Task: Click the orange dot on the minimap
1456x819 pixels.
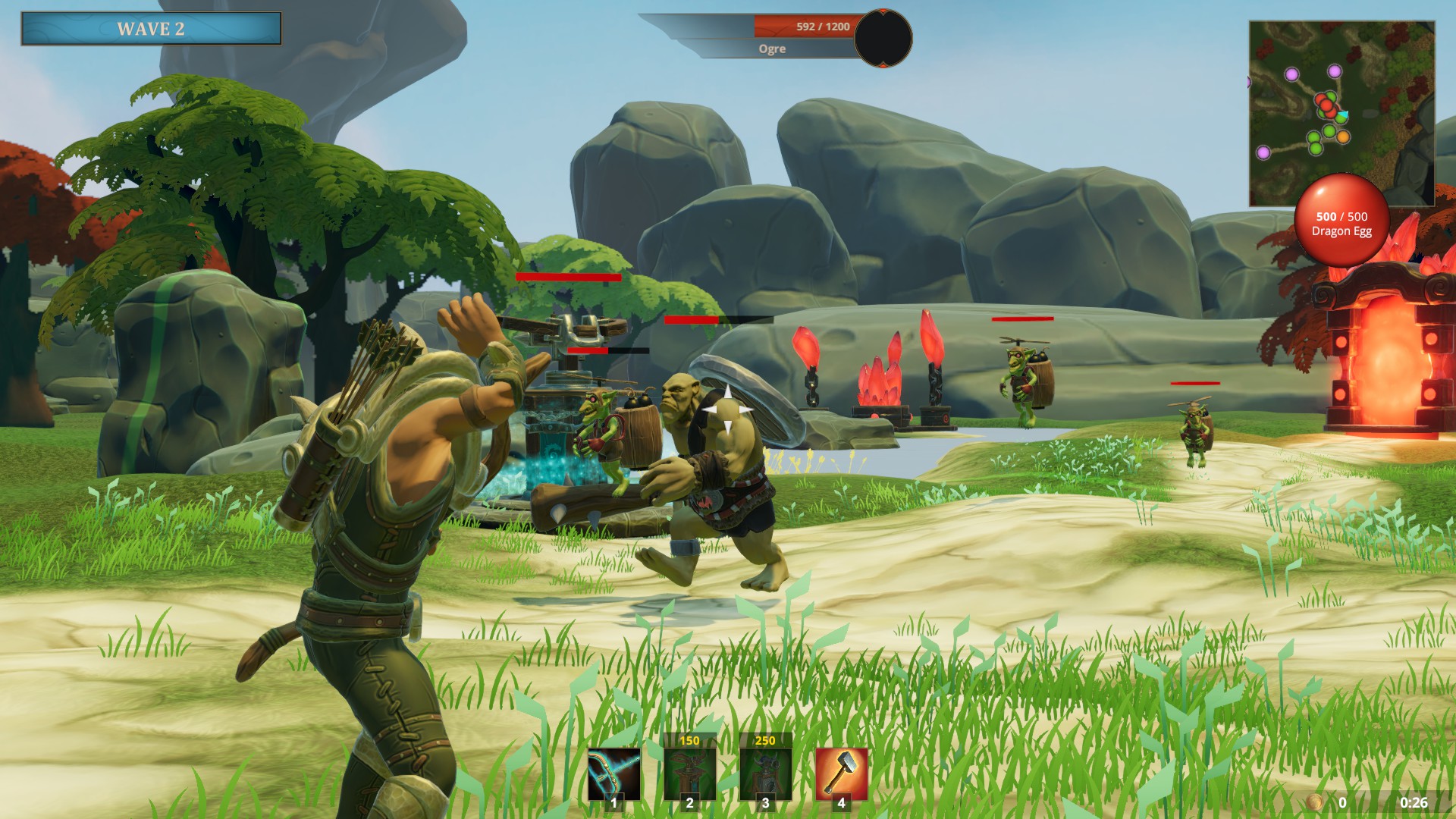Action: pos(1342,137)
